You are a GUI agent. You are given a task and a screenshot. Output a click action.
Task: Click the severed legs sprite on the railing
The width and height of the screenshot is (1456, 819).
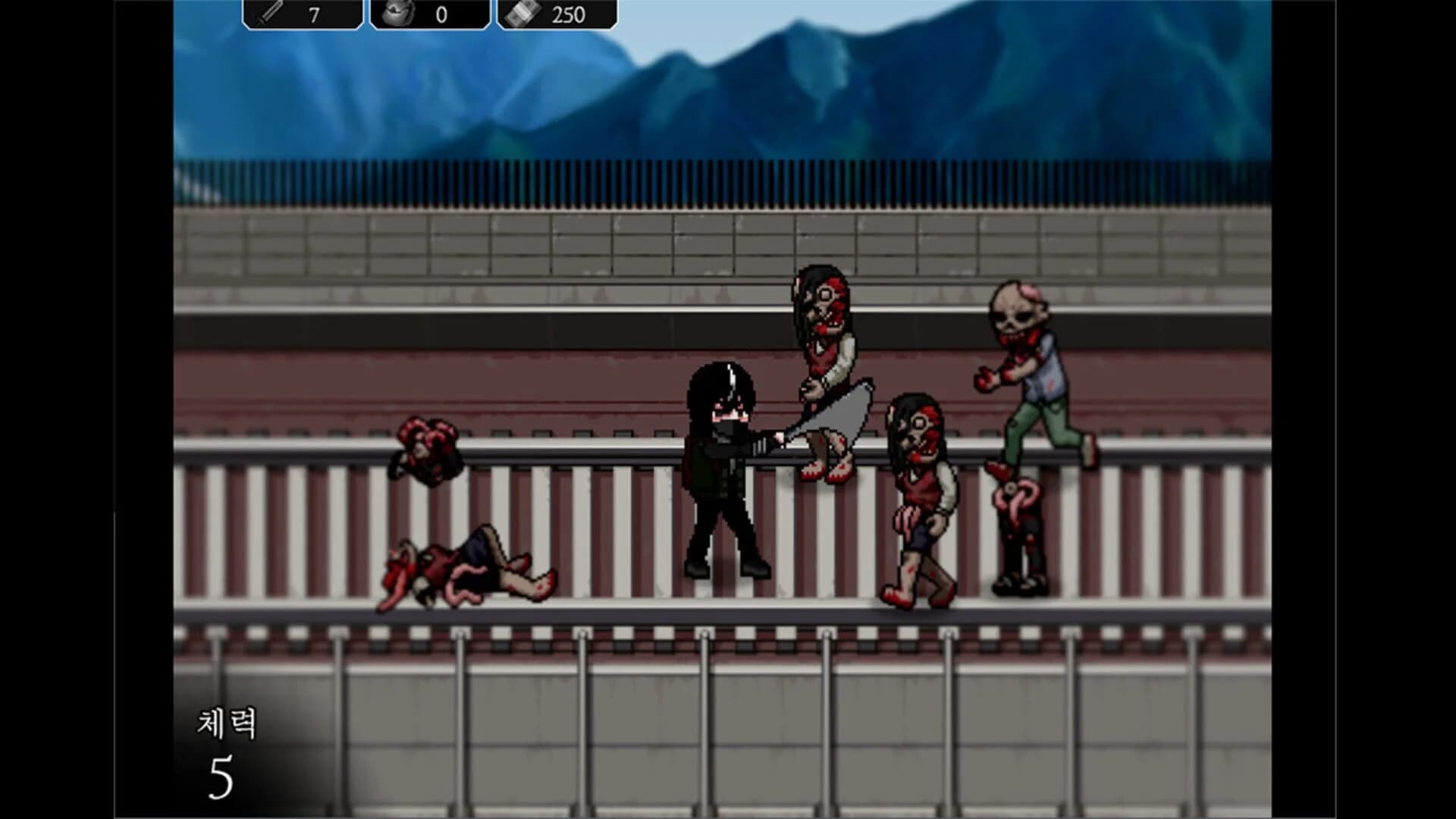(x=1016, y=531)
